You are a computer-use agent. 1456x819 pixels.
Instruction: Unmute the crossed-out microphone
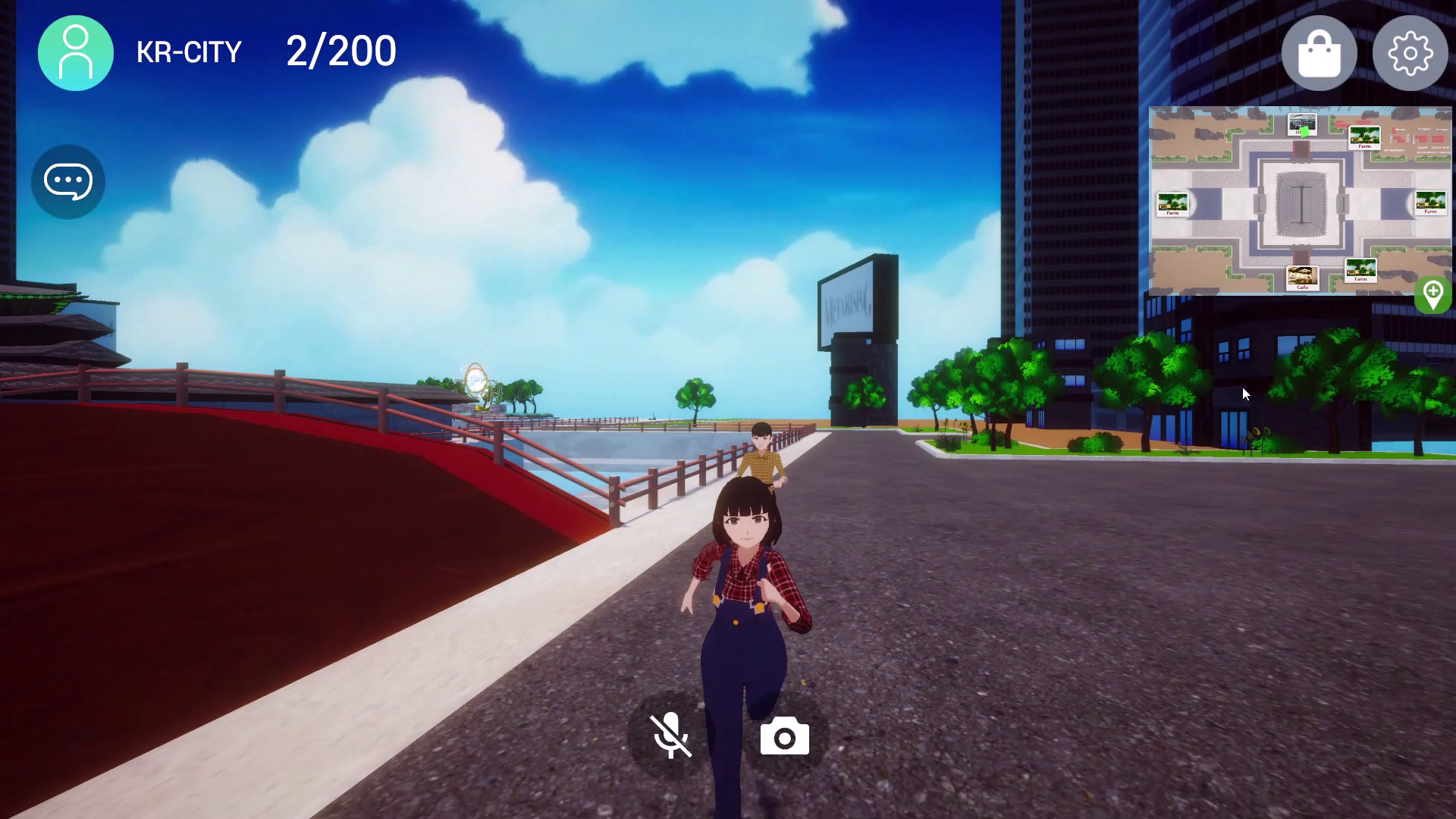point(671,736)
